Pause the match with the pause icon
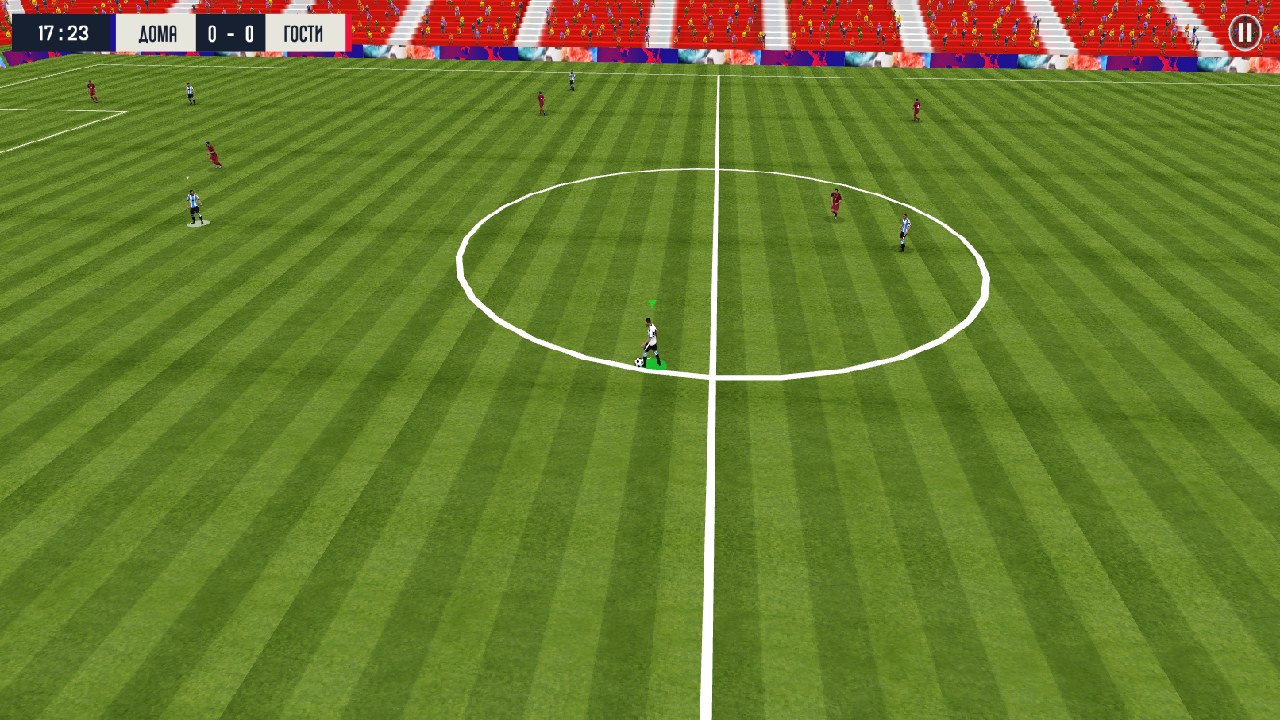 click(x=1243, y=33)
